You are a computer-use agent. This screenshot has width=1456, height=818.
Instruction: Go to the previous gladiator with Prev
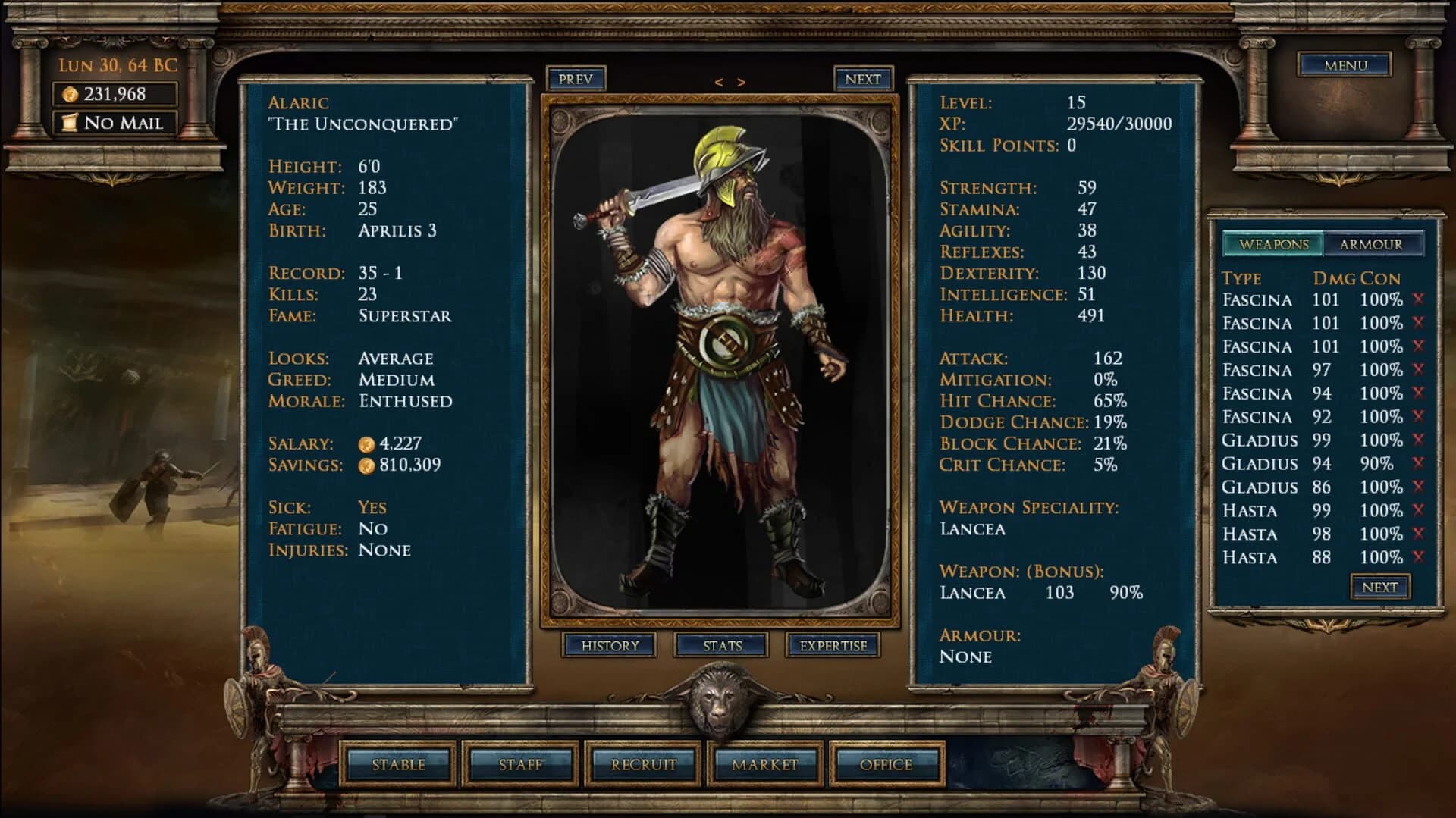pyautogui.click(x=576, y=79)
